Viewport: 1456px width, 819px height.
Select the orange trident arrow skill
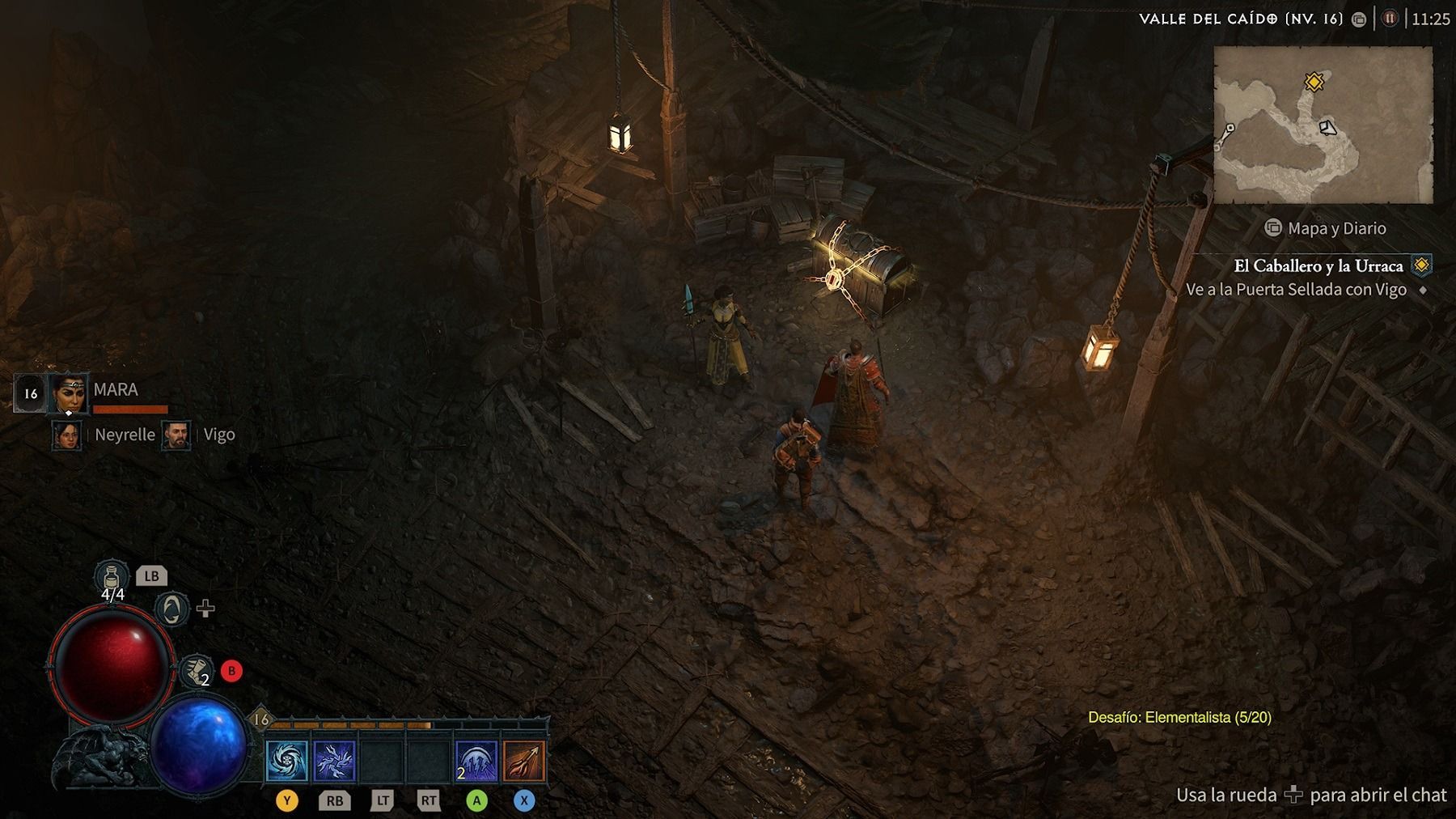524,761
